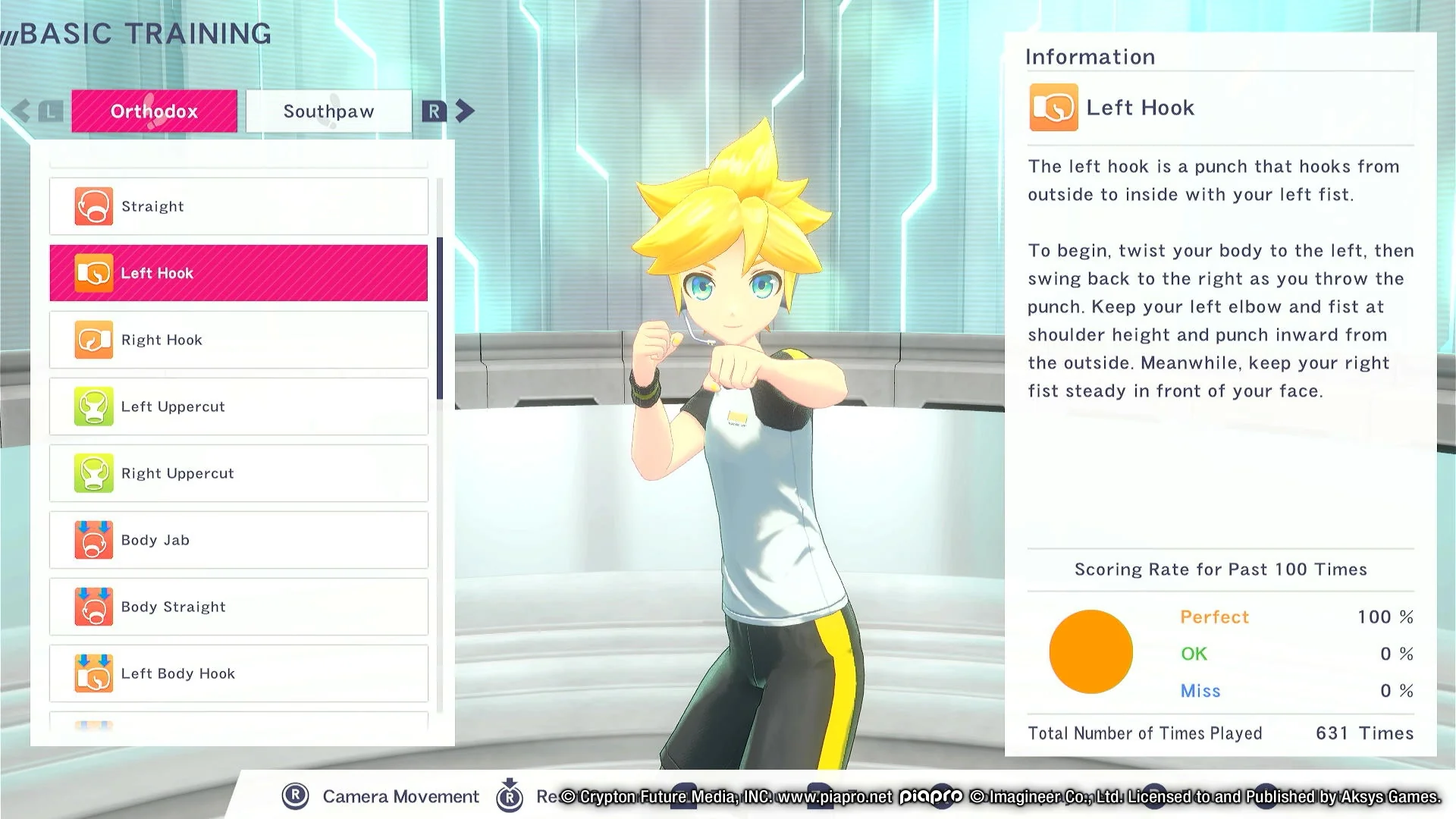1456x819 pixels.
Task: Select the Body Jab icon
Action: [x=94, y=539]
